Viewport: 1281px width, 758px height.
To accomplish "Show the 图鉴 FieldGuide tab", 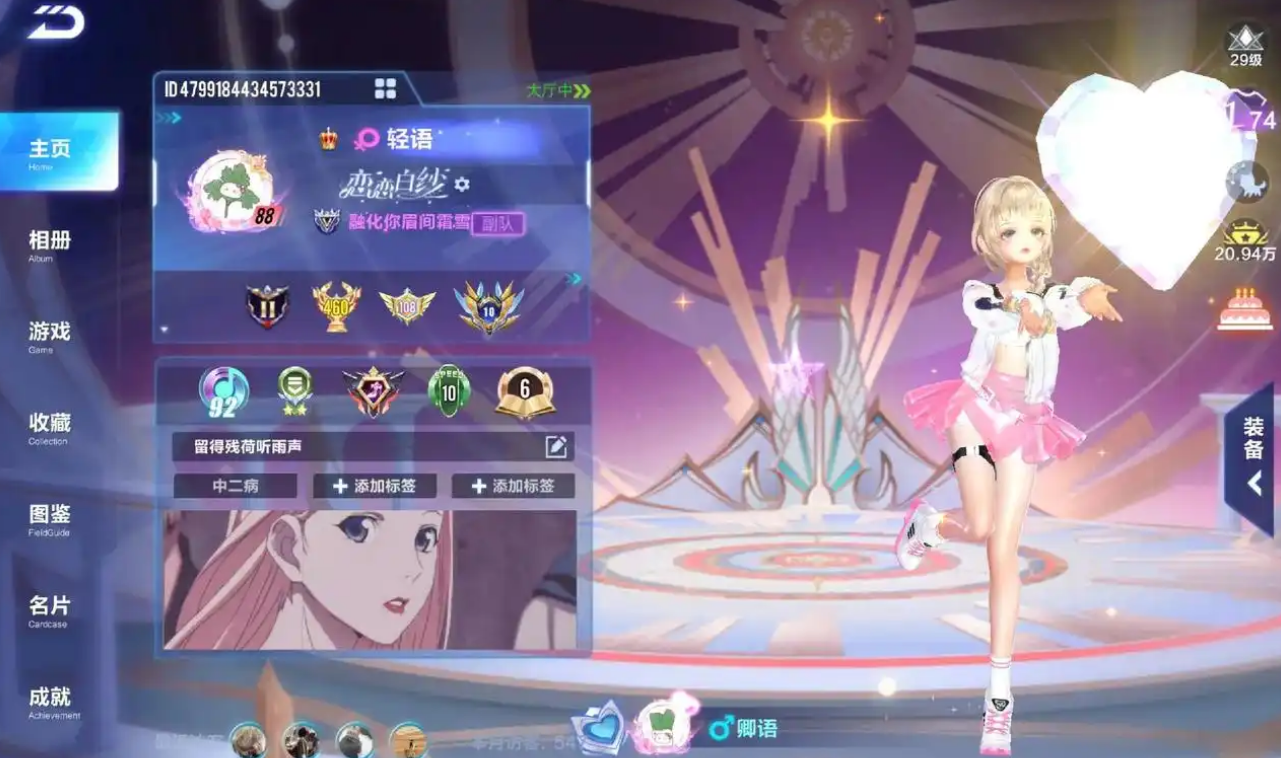I will (50, 518).
